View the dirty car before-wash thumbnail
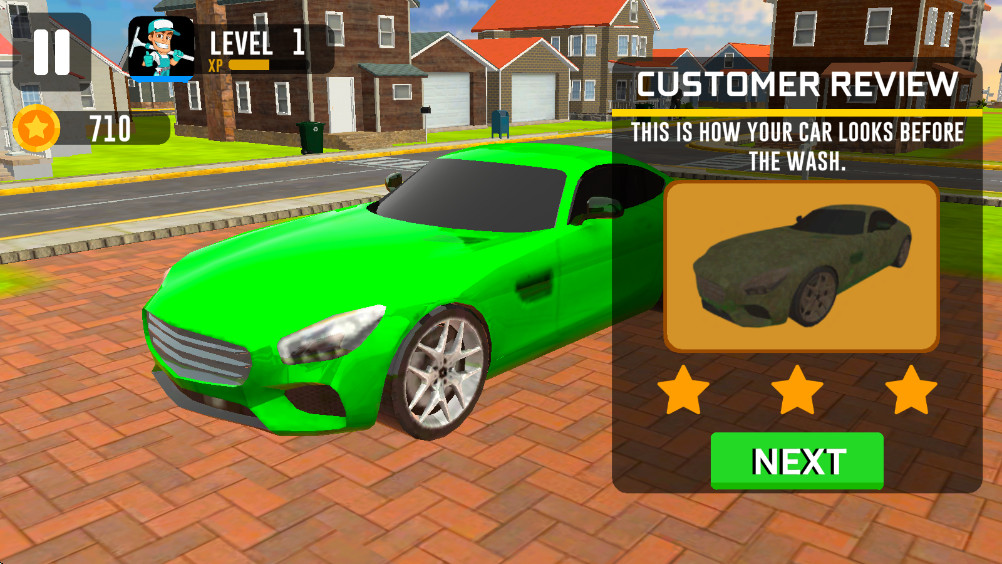The image size is (1002, 564). pos(801,267)
